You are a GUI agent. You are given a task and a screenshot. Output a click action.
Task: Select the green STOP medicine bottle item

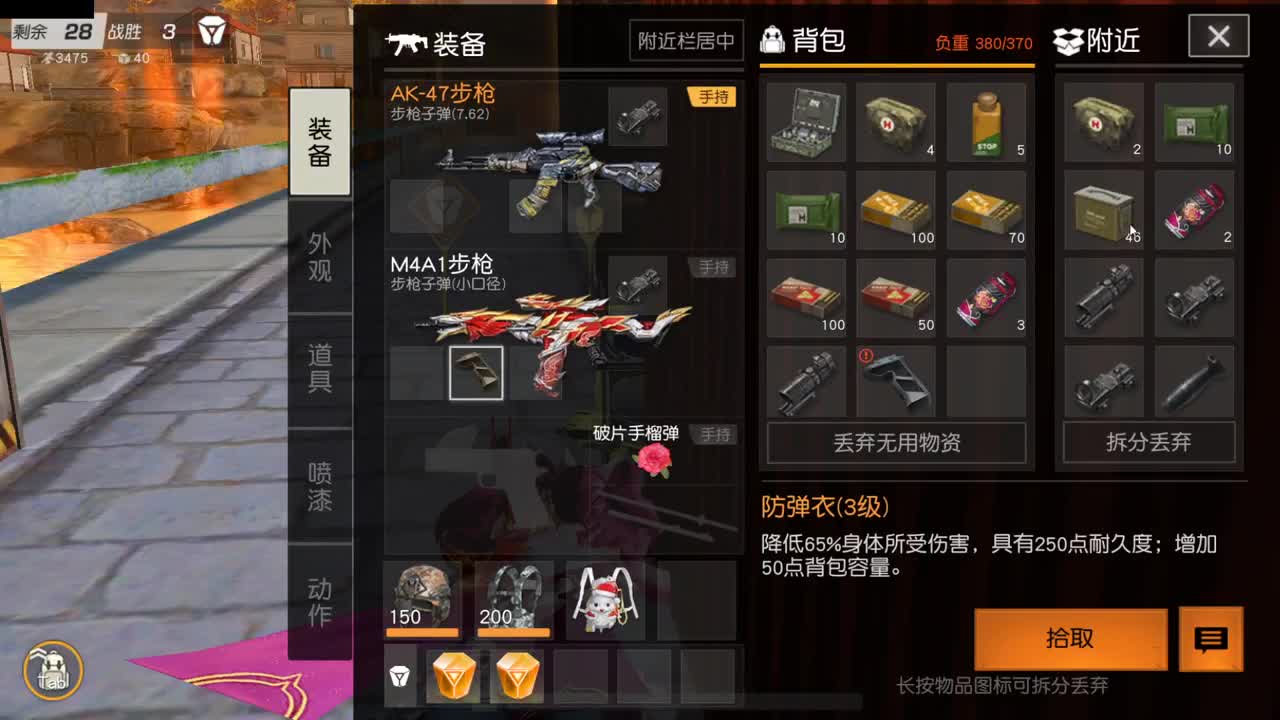(986, 122)
